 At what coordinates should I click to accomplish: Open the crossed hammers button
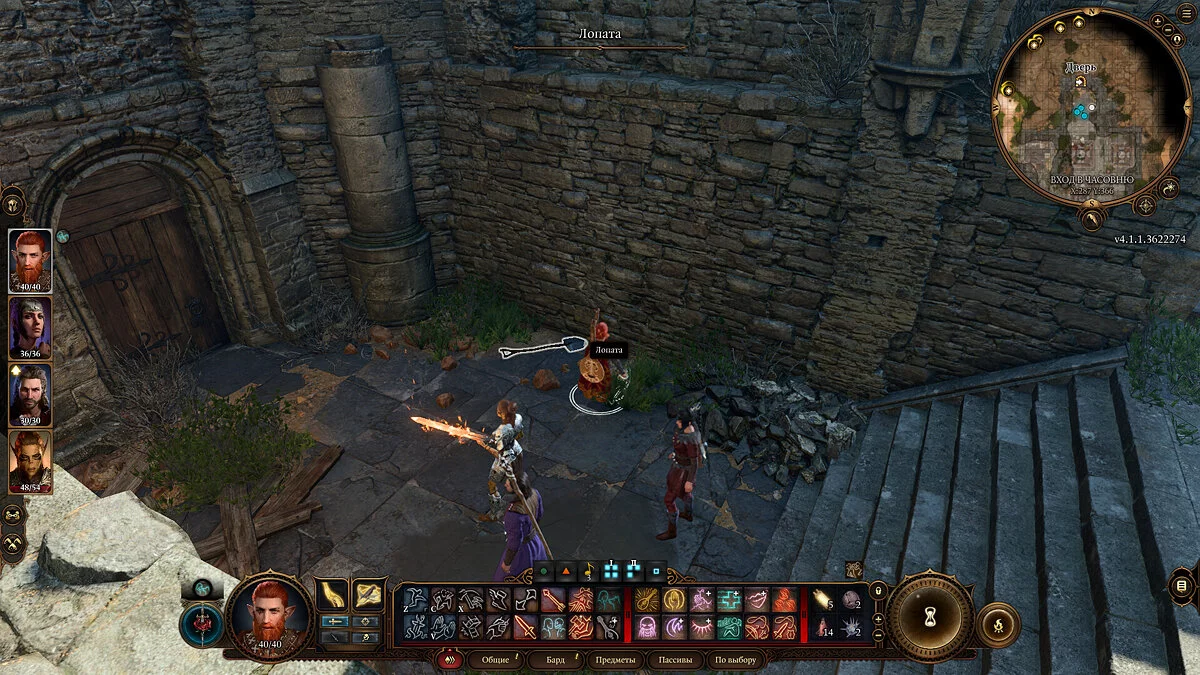pyautogui.click(x=14, y=543)
